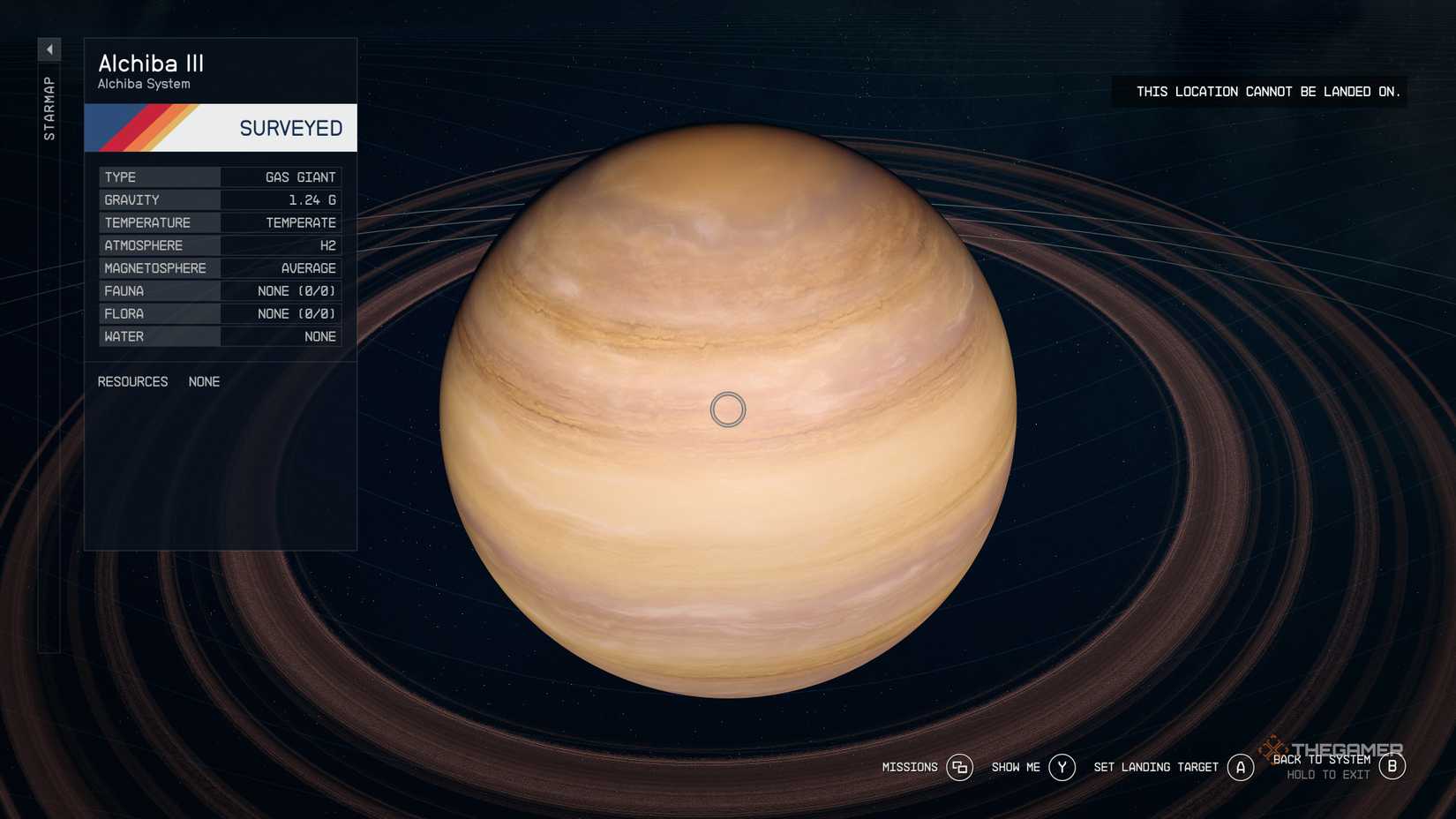The image size is (1456, 819).
Task: Click the A button icon for landing target
Action: [x=1241, y=767]
